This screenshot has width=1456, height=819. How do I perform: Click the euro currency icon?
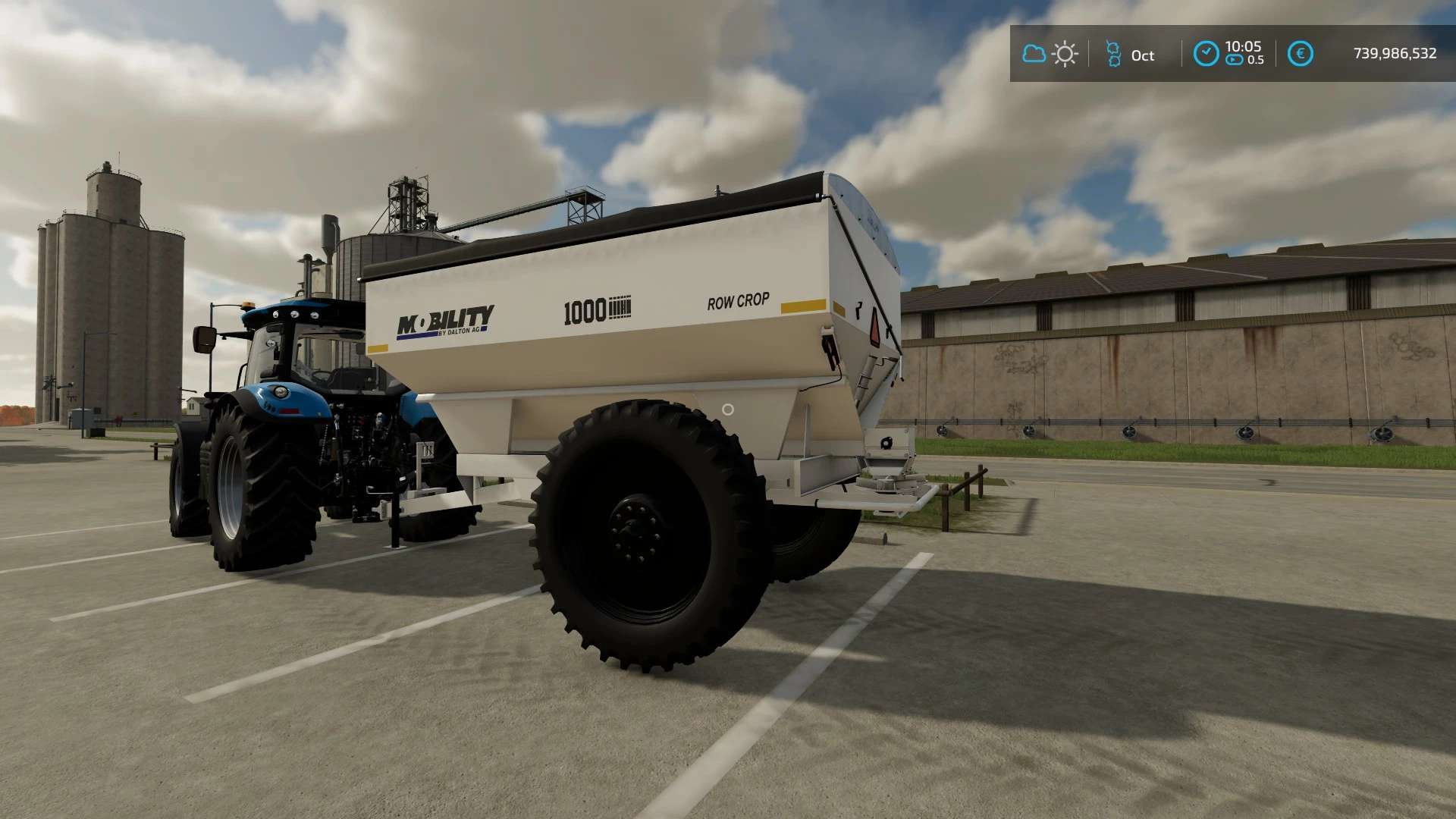[1300, 54]
